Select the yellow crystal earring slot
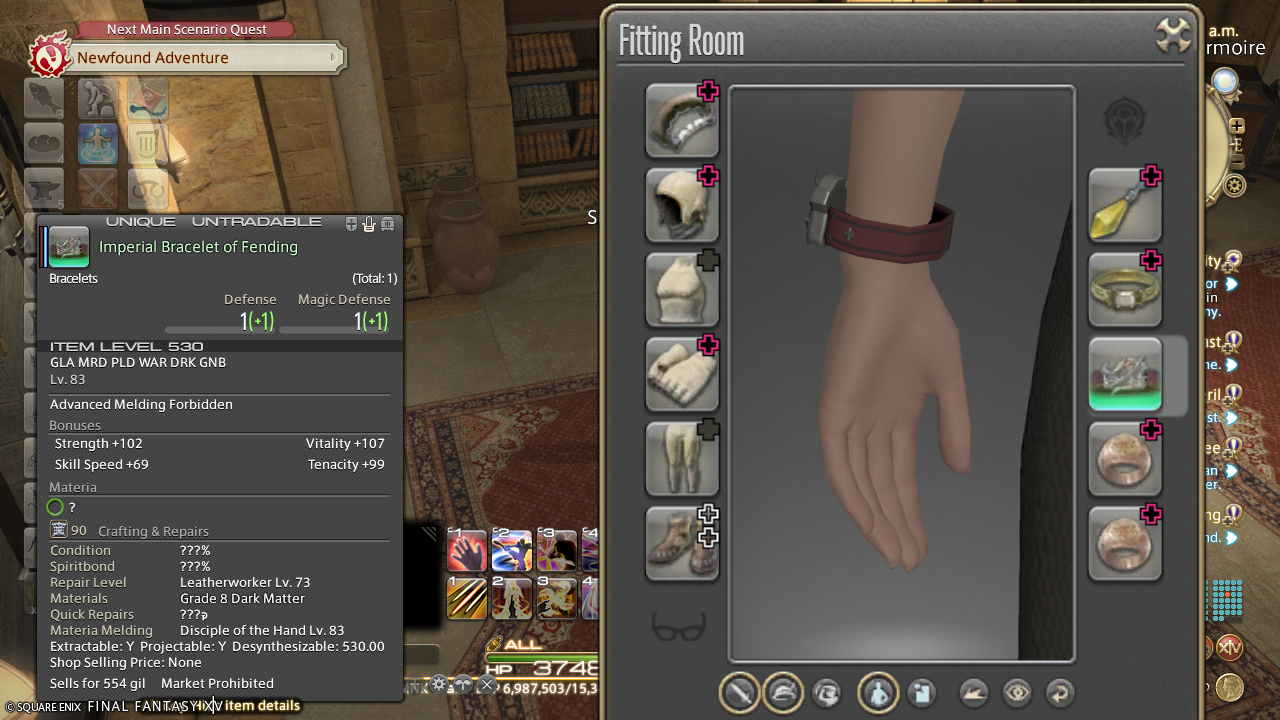Image resolution: width=1280 pixels, height=720 pixels. (x=1125, y=205)
